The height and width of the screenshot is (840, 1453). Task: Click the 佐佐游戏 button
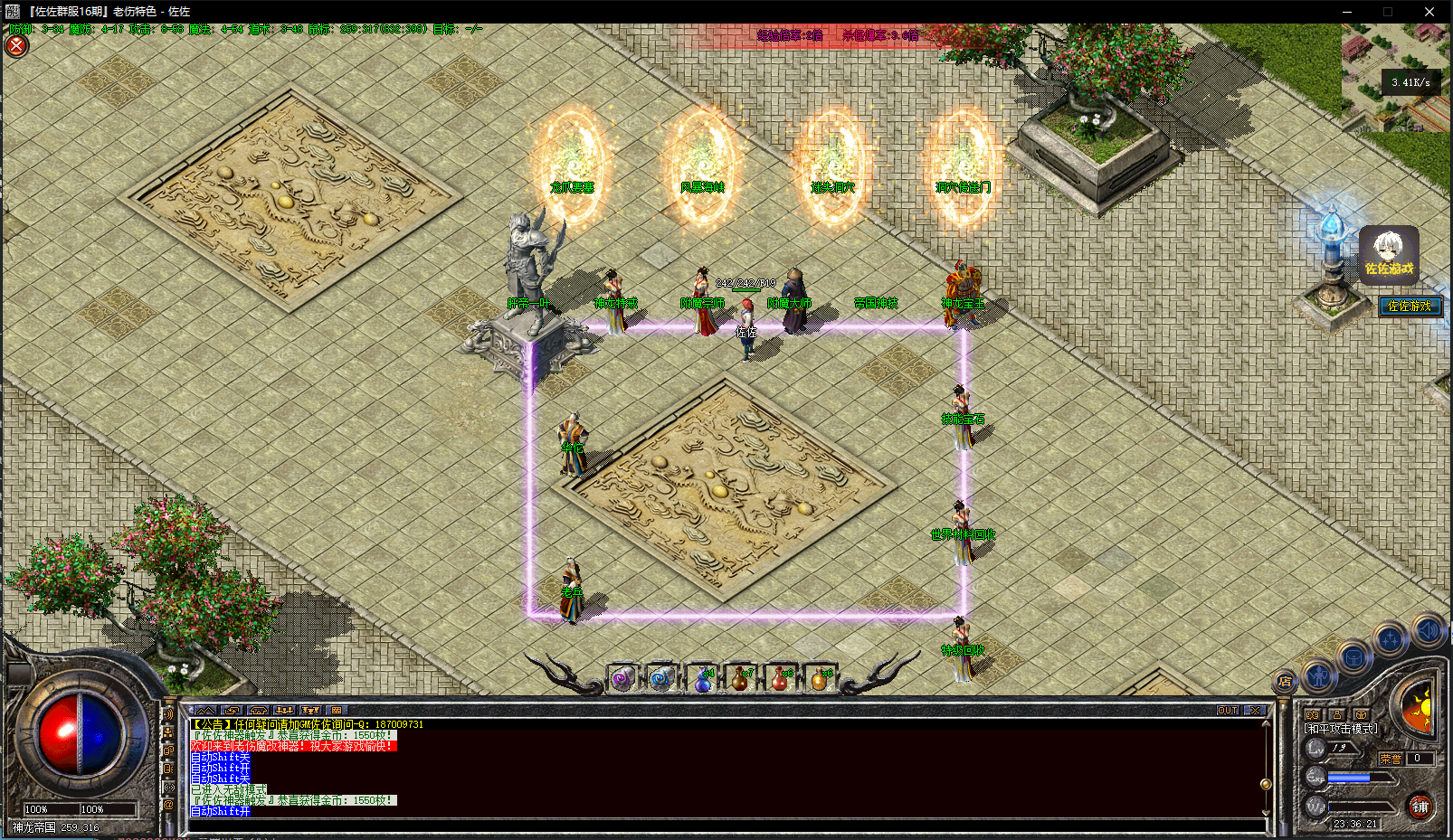(x=1410, y=307)
